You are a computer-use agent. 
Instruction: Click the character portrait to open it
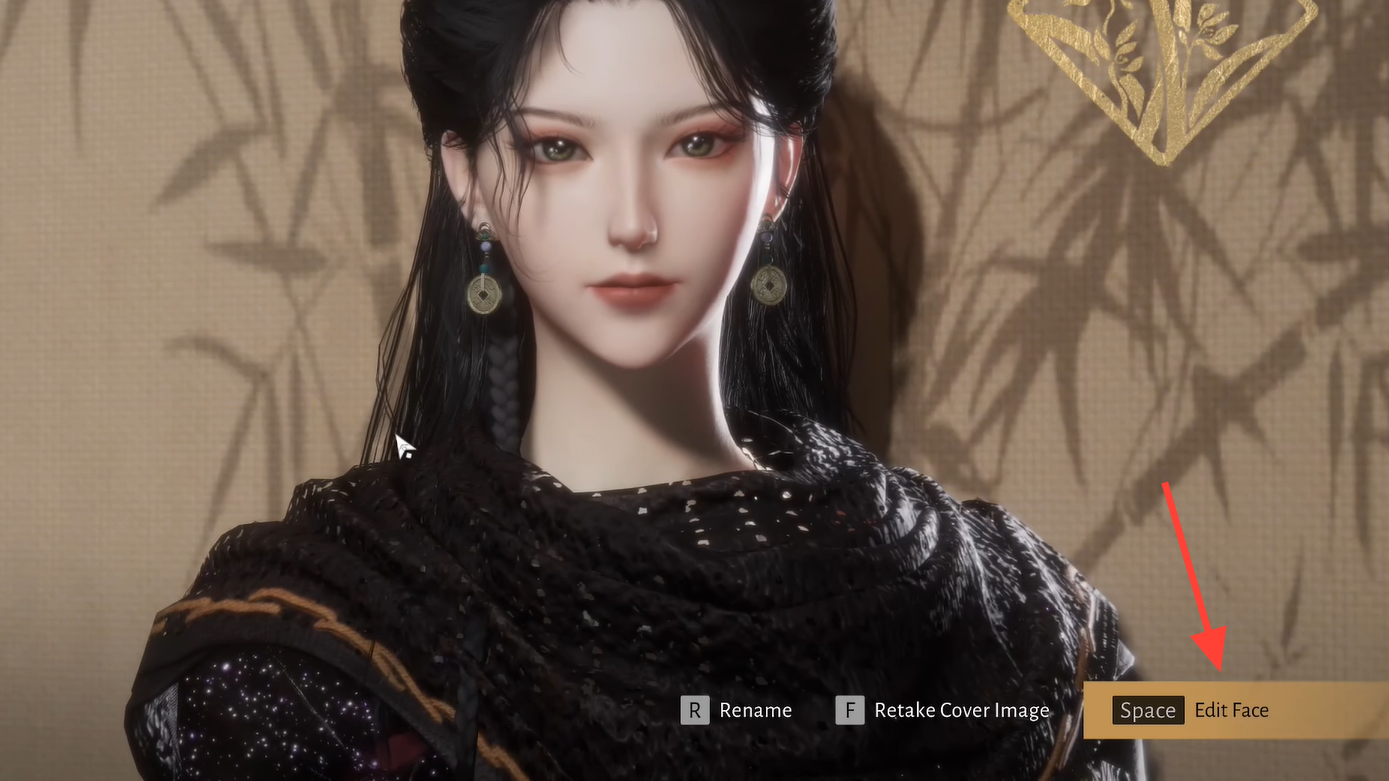[620, 220]
